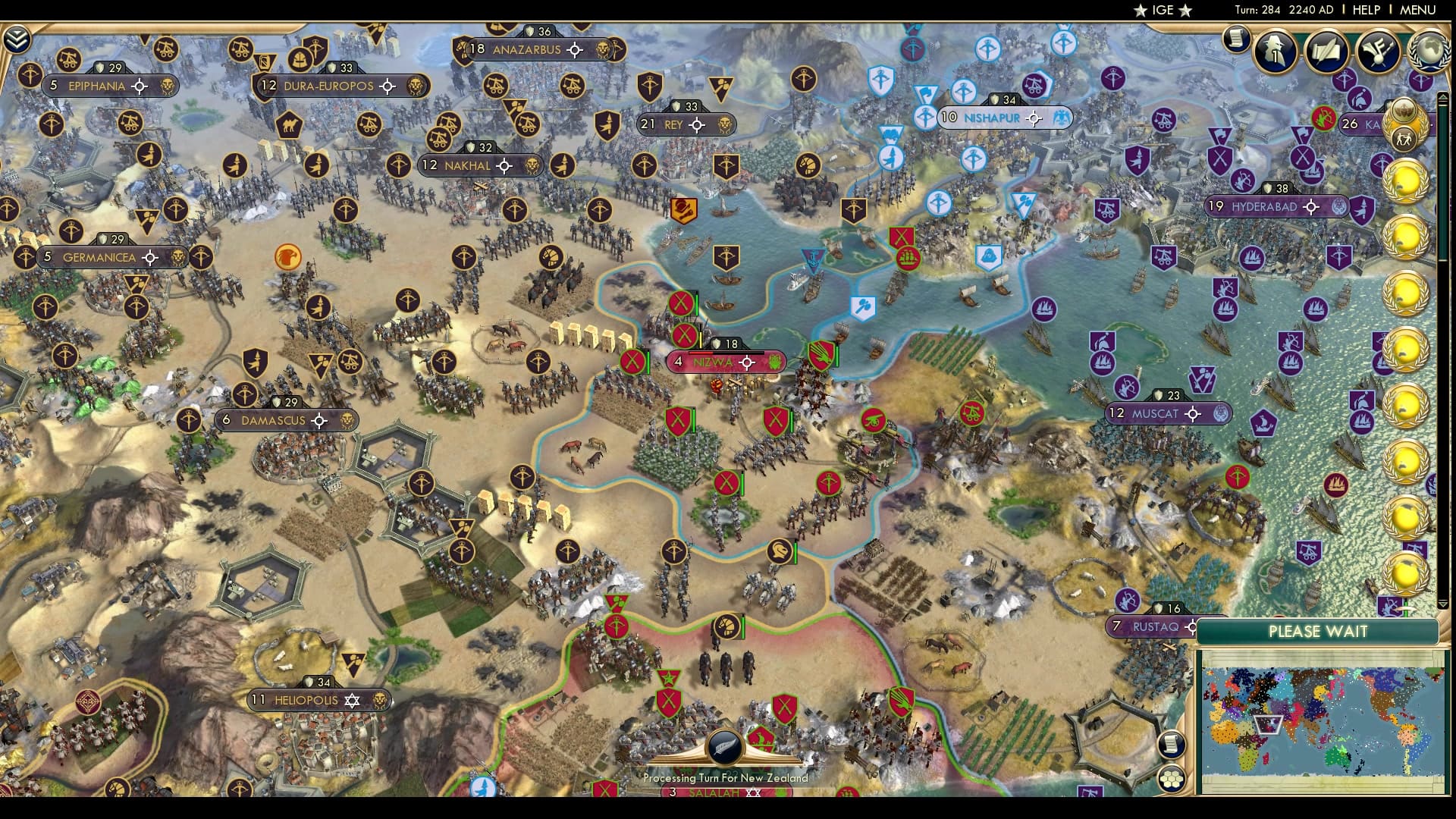Click Hyderabad's city zoom crosshair
The height and width of the screenshot is (819, 1456).
pos(1311,205)
